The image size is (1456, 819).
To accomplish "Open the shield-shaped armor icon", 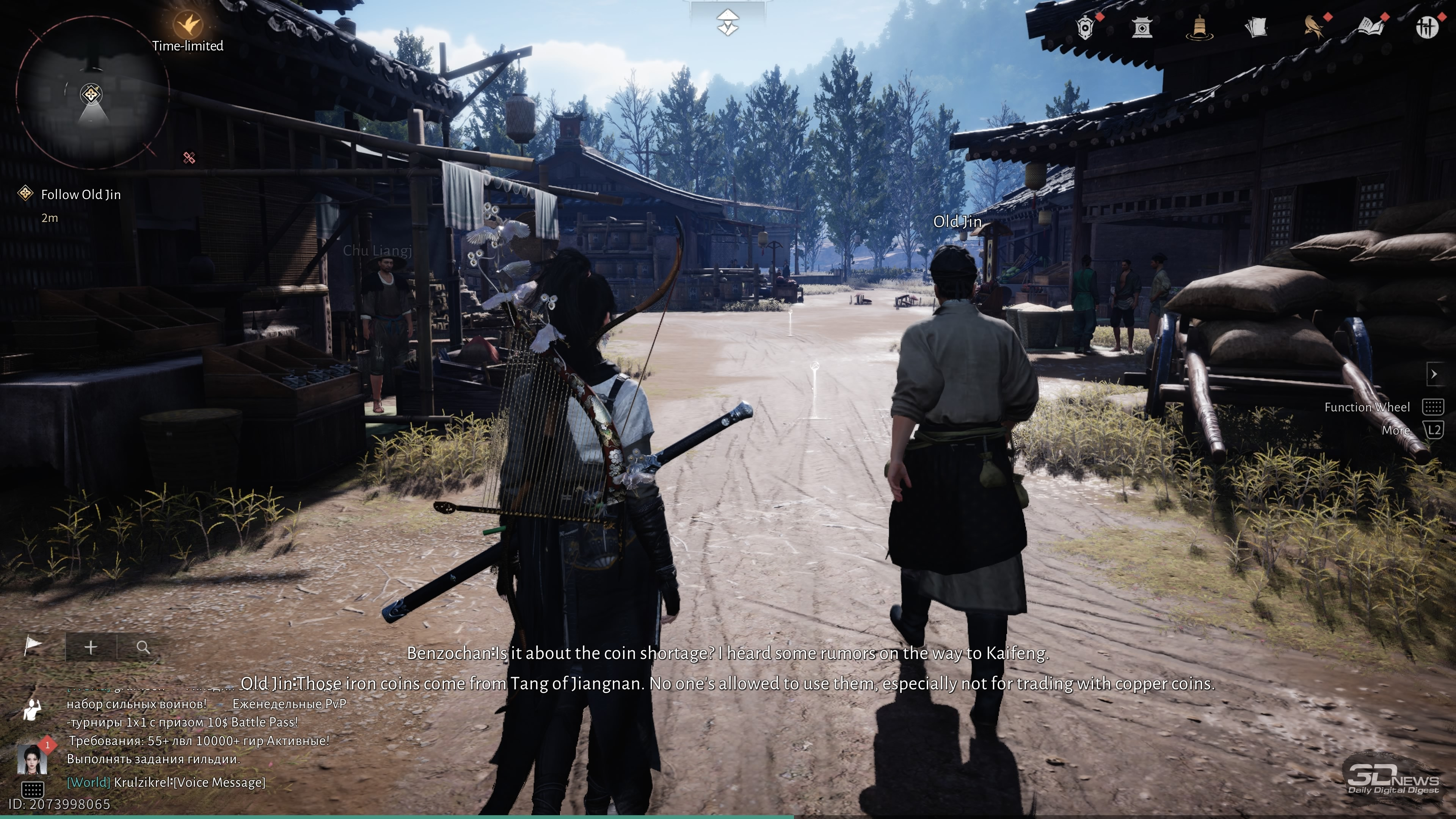I will click(1085, 27).
